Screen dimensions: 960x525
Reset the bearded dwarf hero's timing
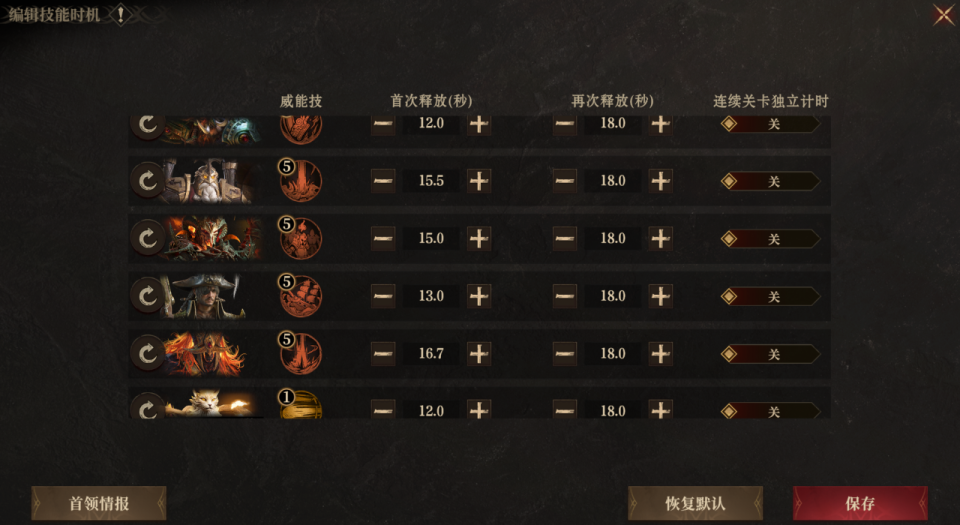(x=148, y=181)
